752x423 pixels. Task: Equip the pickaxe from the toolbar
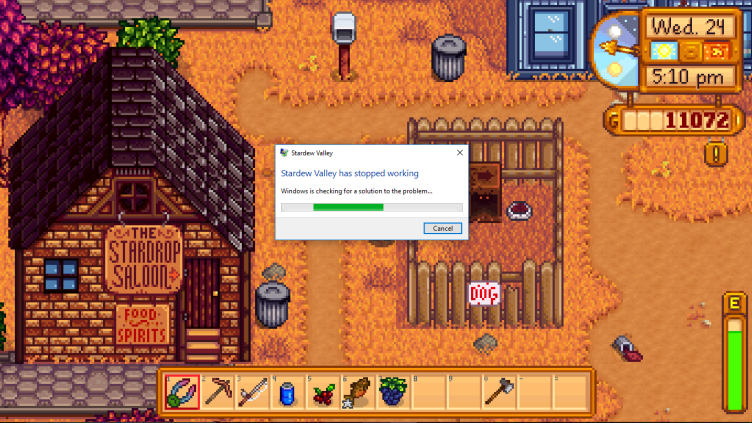point(218,391)
